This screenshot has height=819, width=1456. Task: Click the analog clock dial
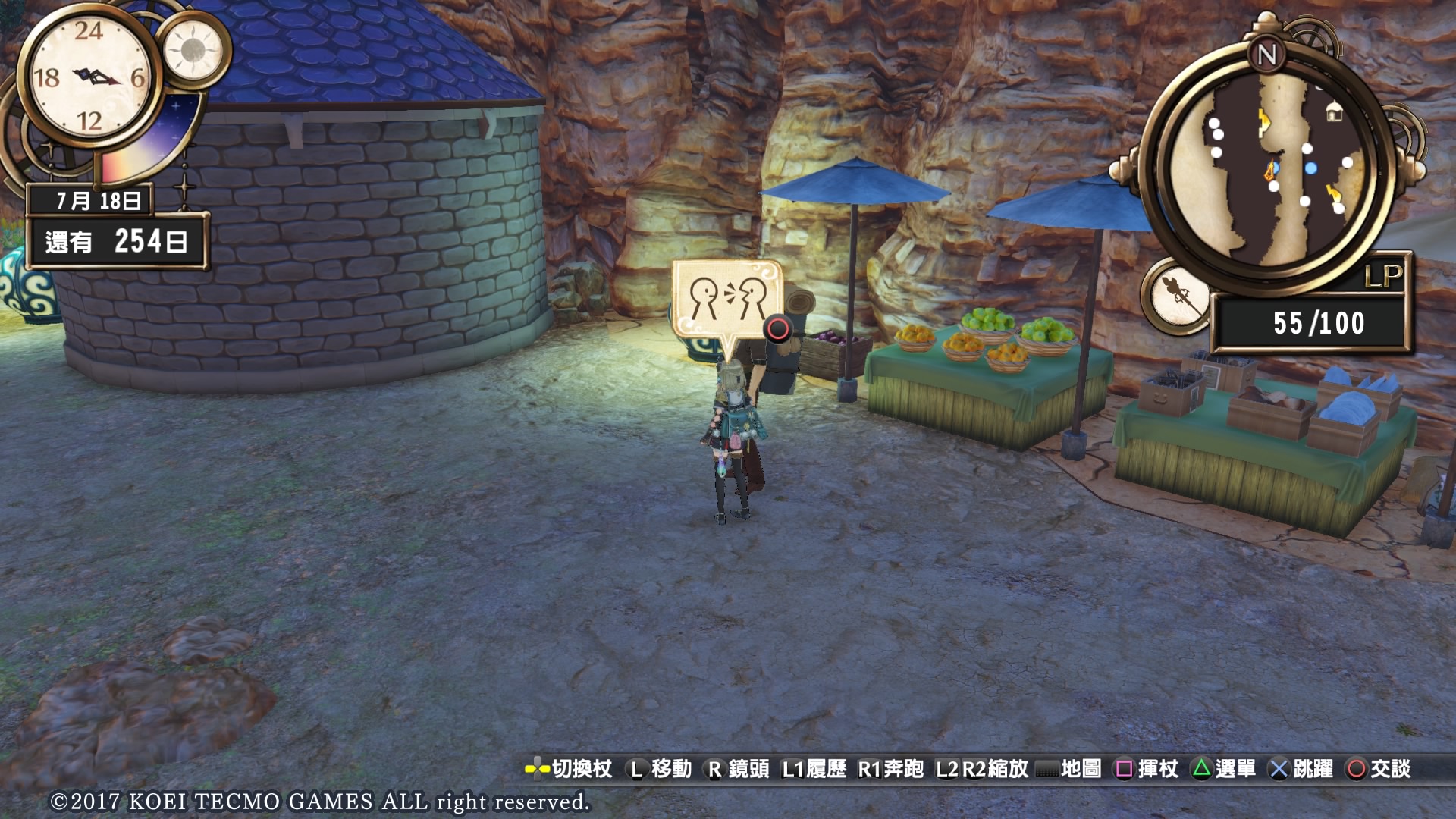90,76
